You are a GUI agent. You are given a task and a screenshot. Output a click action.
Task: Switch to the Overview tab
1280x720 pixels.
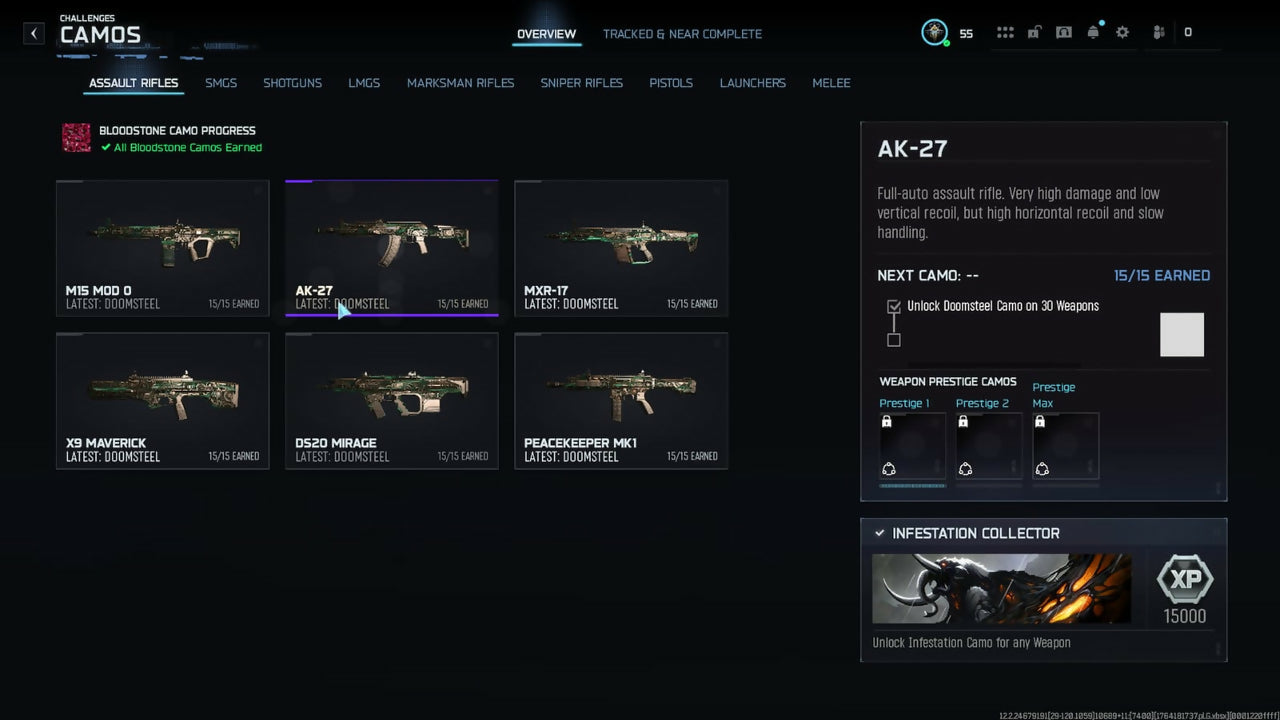tap(546, 34)
